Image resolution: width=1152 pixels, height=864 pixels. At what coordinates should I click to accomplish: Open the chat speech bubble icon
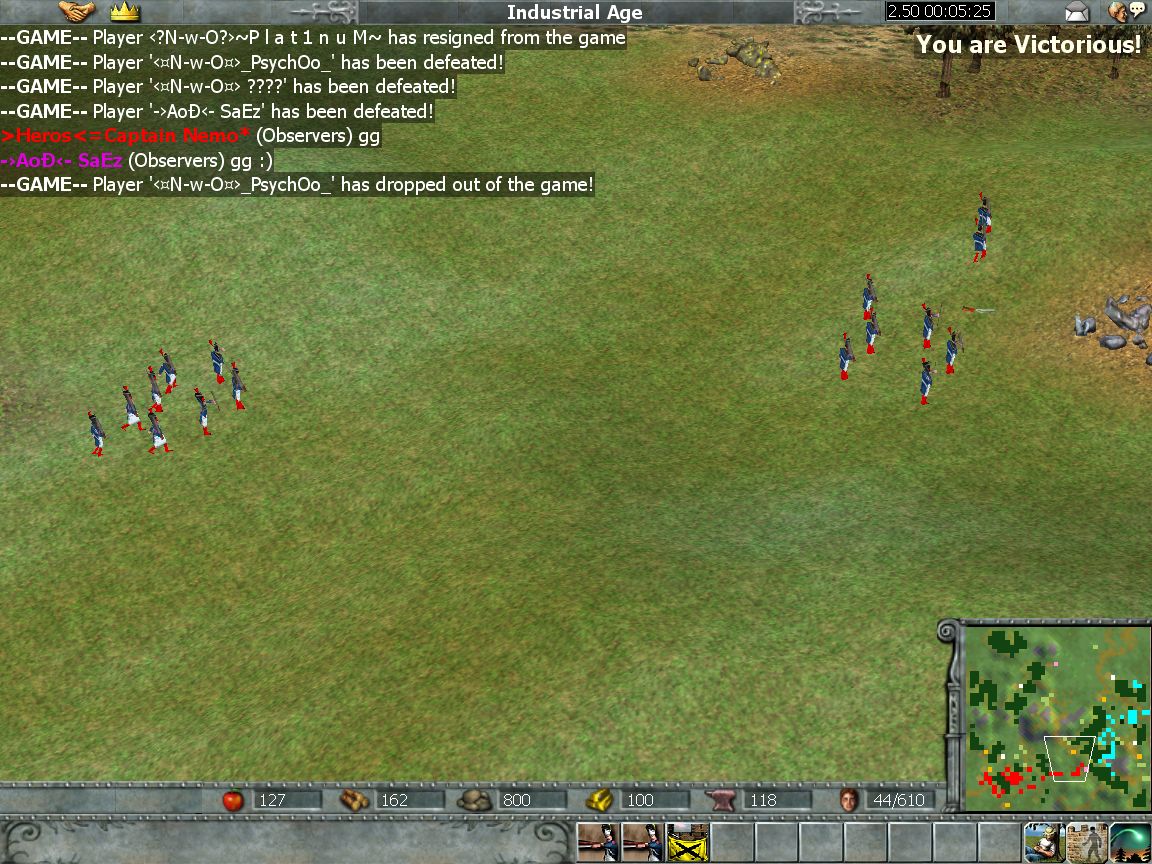pyautogui.click(x=1126, y=12)
